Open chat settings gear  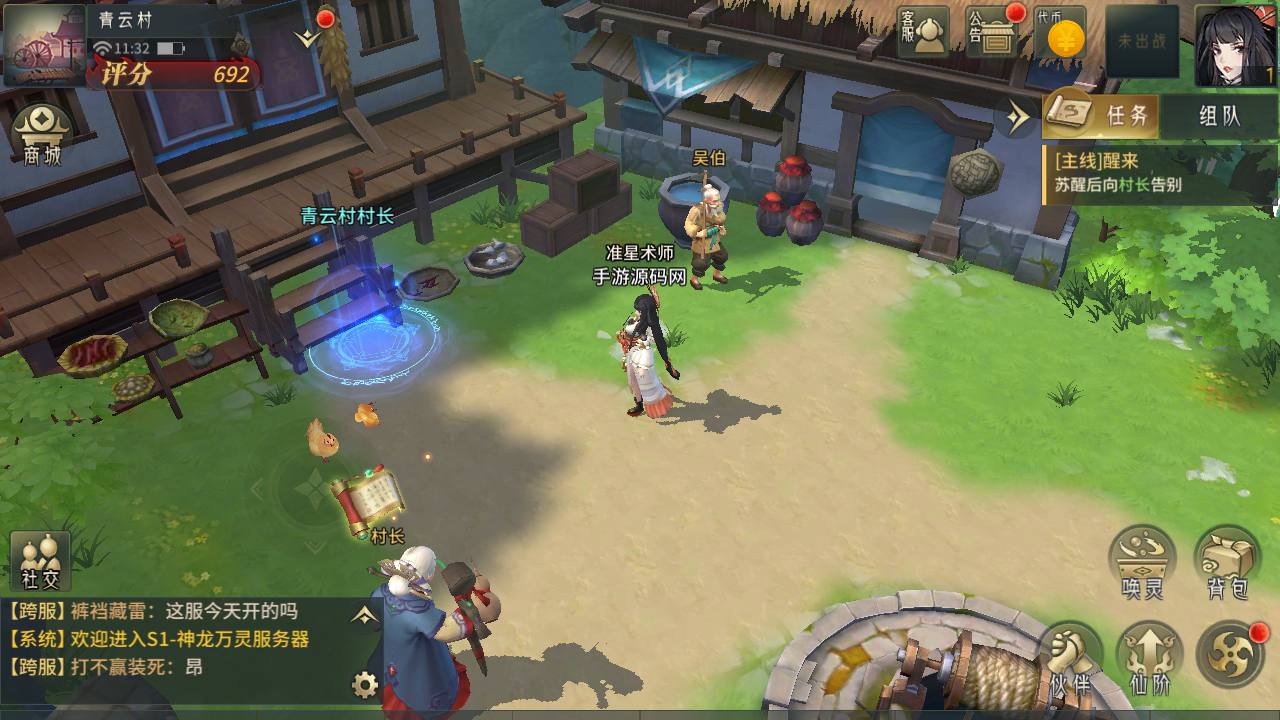point(365,685)
